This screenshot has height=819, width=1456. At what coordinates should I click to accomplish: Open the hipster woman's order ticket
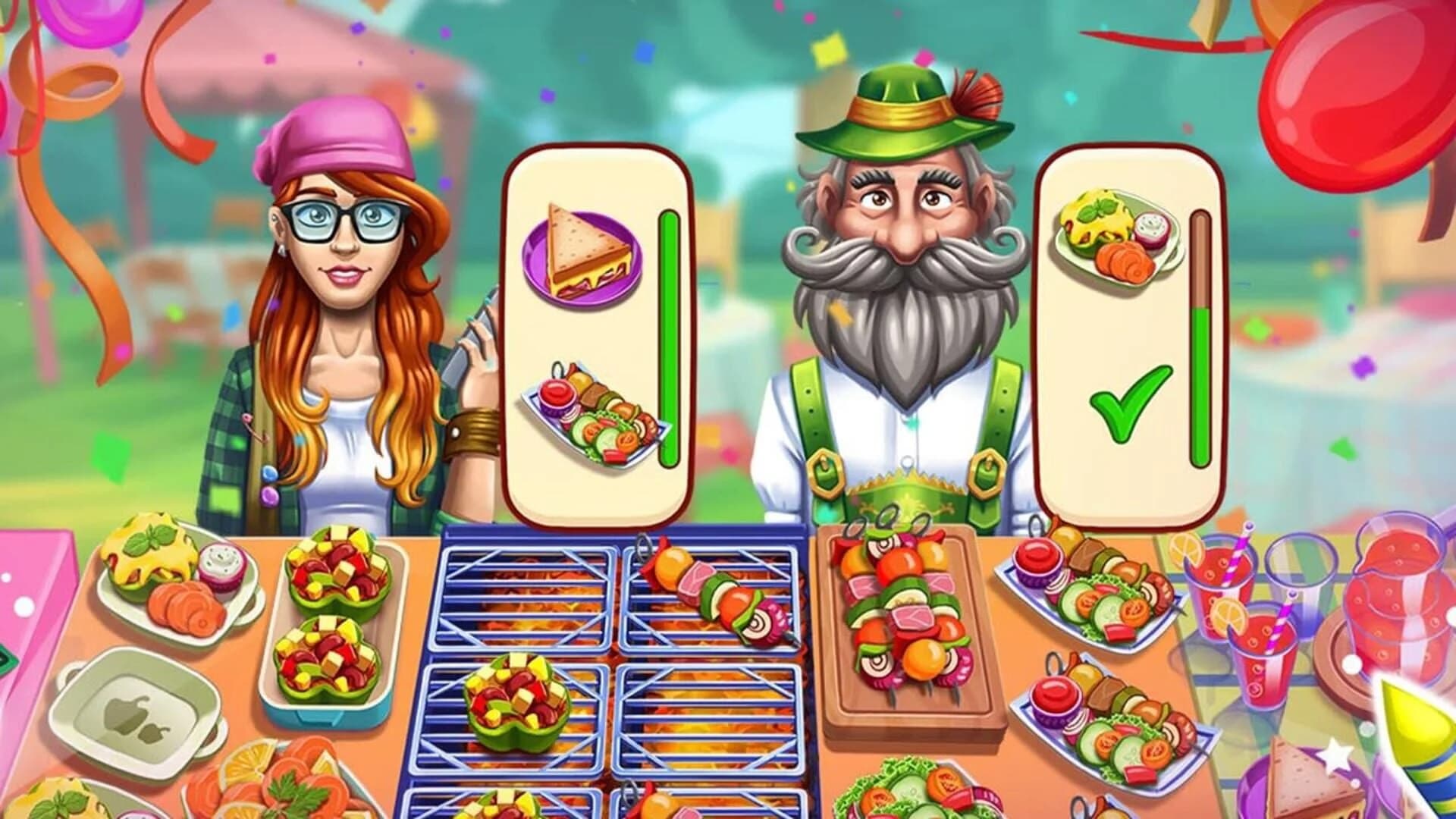[x=599, y=326]
